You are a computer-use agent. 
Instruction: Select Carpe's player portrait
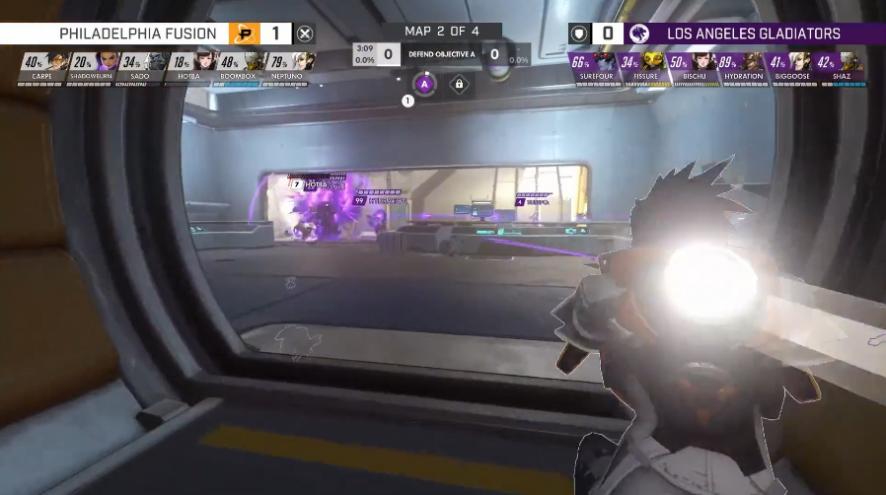56,62
